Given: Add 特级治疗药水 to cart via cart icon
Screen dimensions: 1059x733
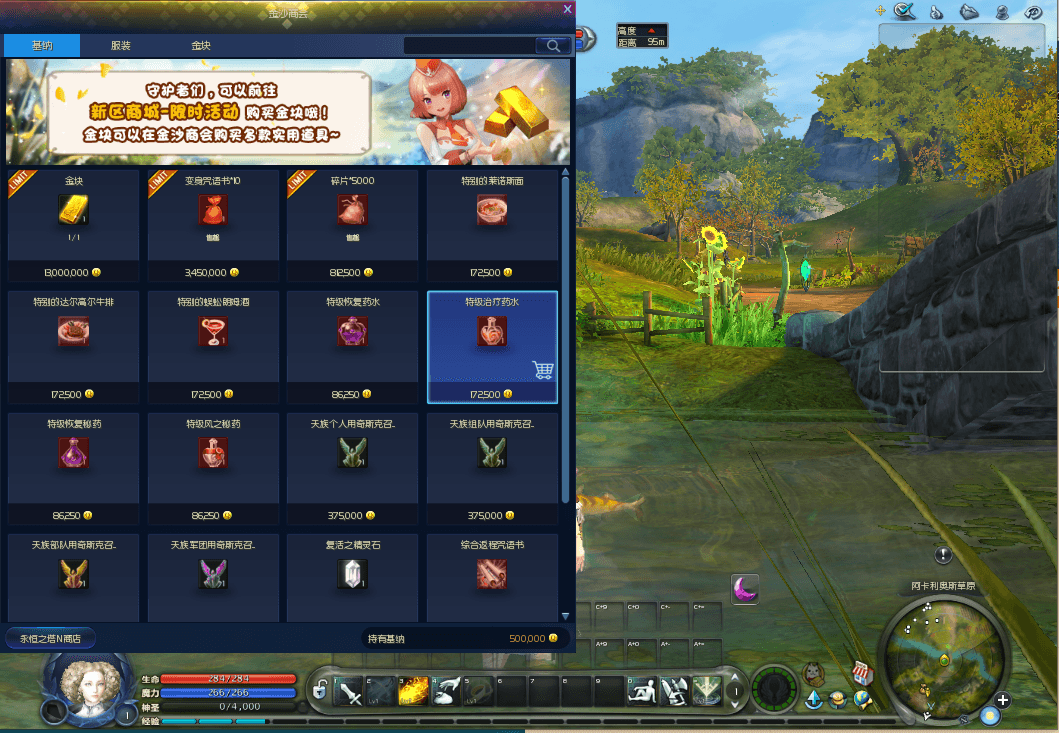Looking at the screenshot, I should point(544,370).
